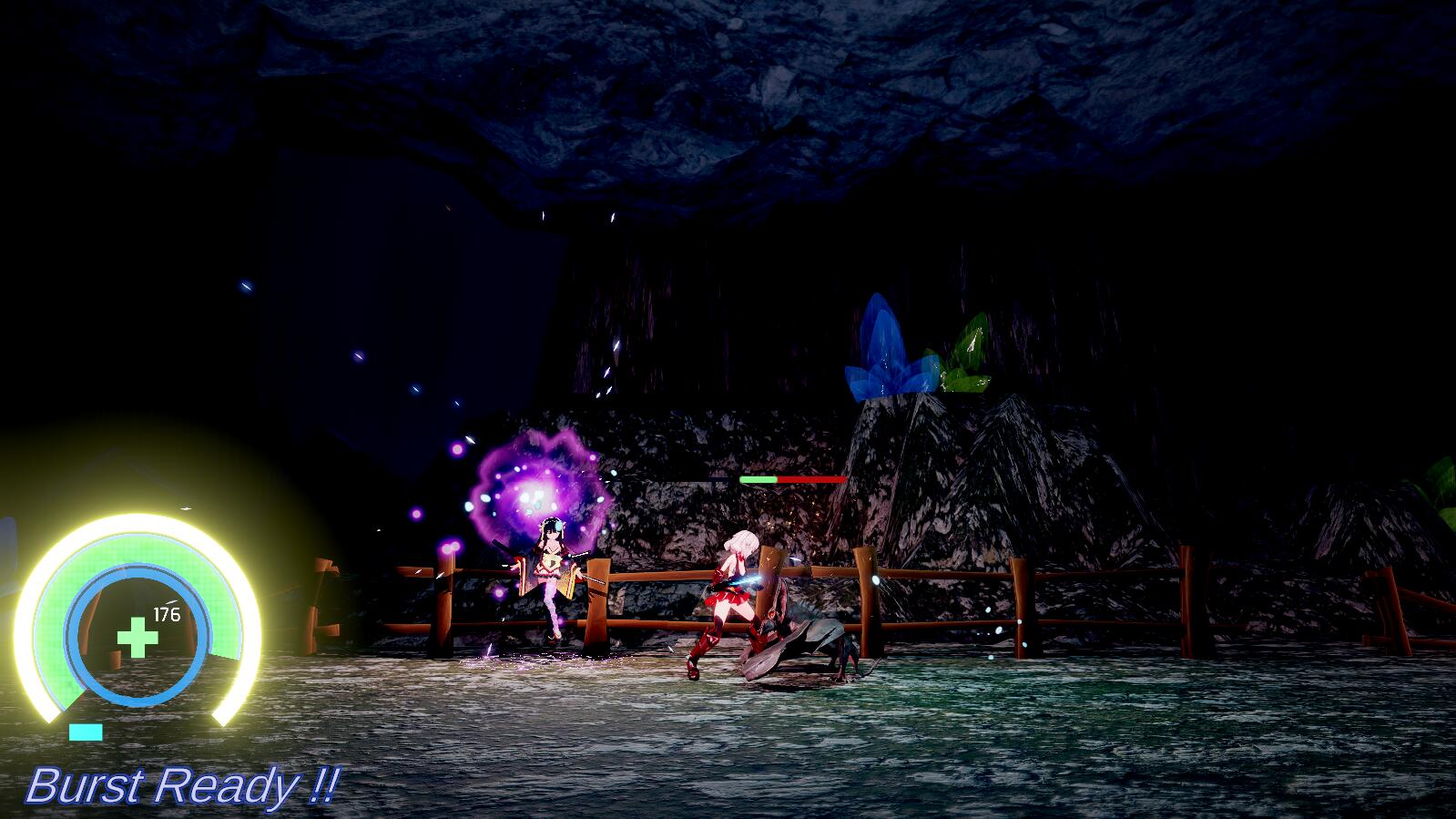Click the green plus heal icon
This screenshot has height=819, width=1456.
(x=137, y=637)
